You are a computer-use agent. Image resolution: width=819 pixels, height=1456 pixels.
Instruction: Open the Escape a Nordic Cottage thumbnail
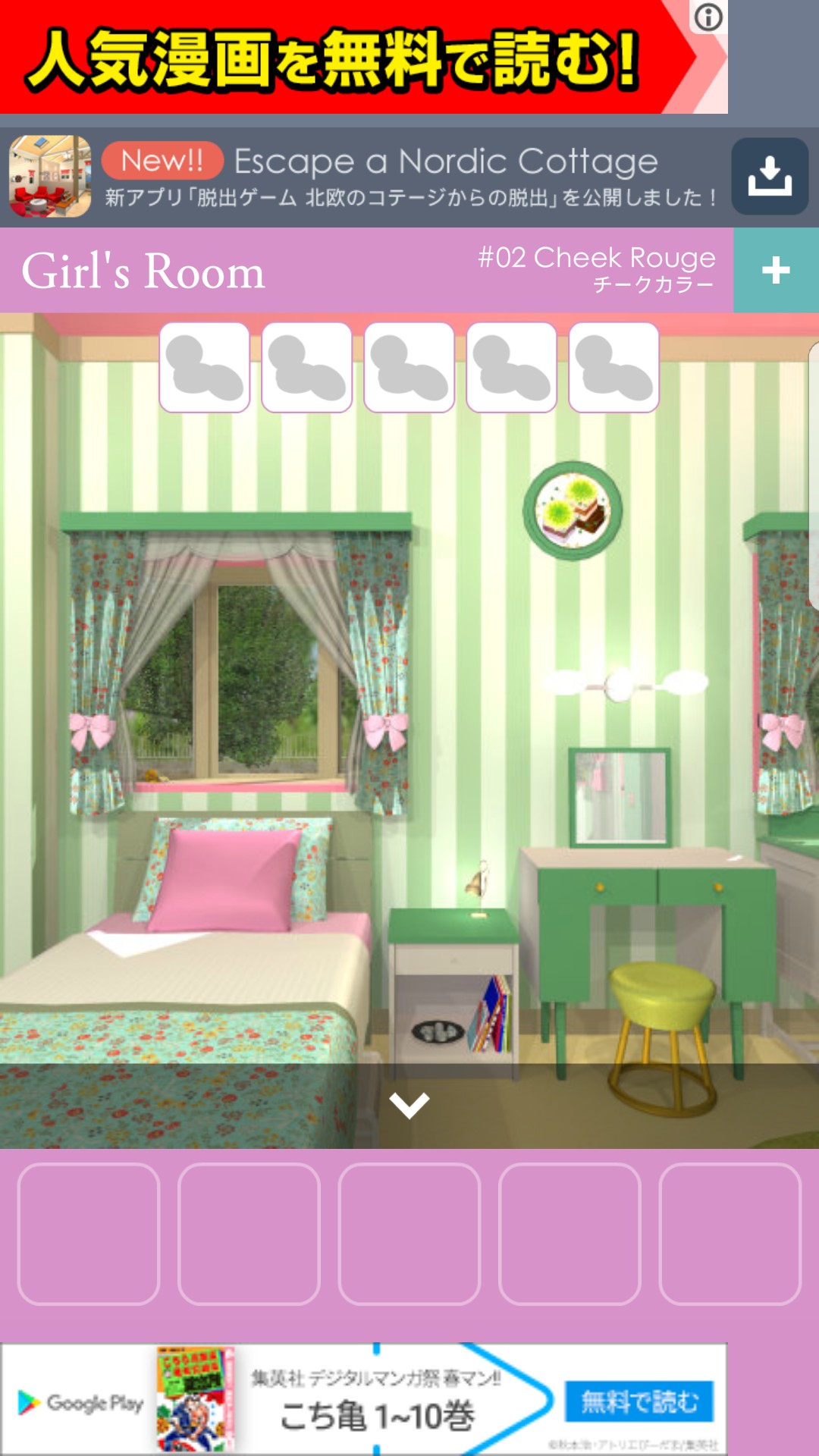coord(50,177)
